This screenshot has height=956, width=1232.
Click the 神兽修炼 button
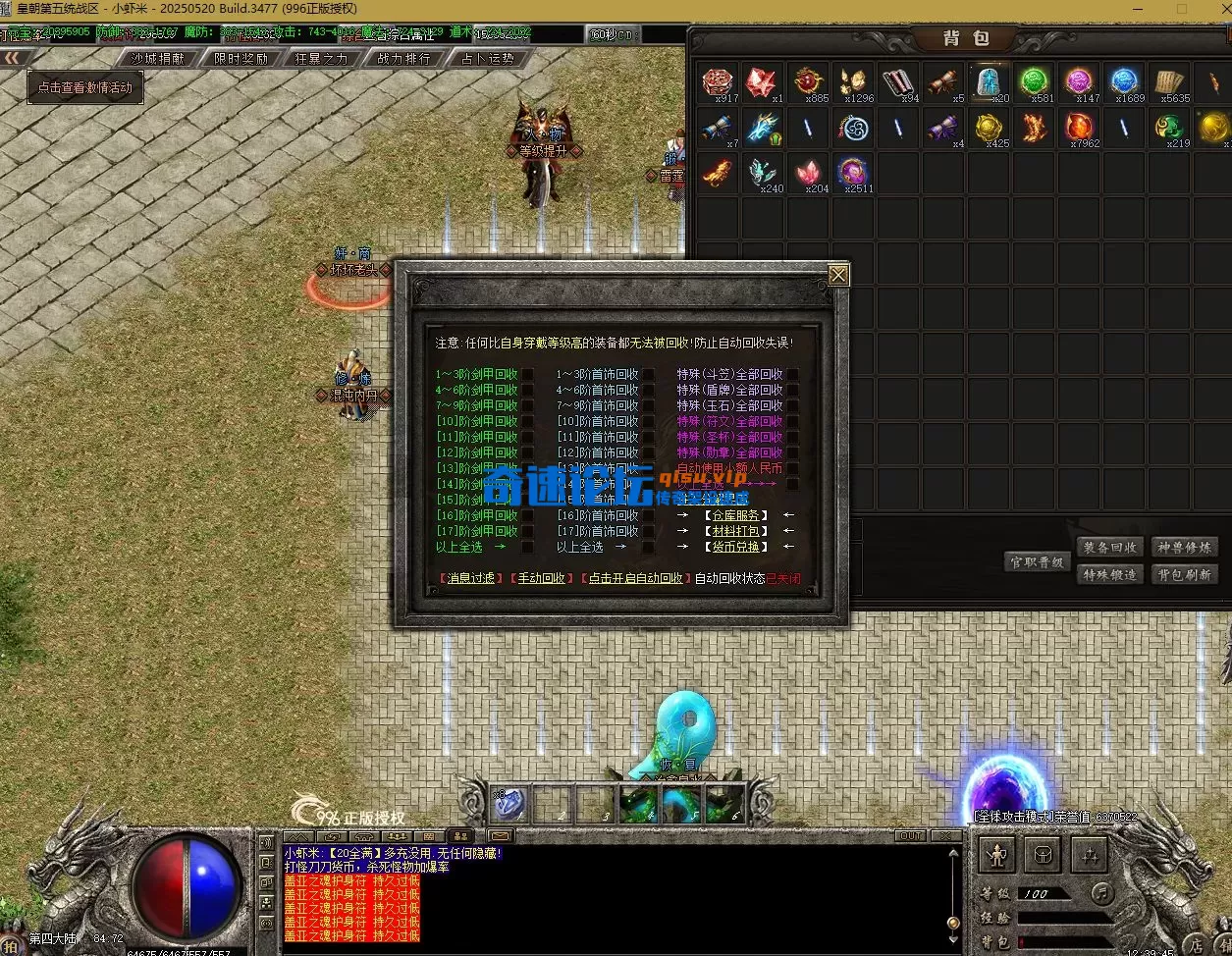1185,548
